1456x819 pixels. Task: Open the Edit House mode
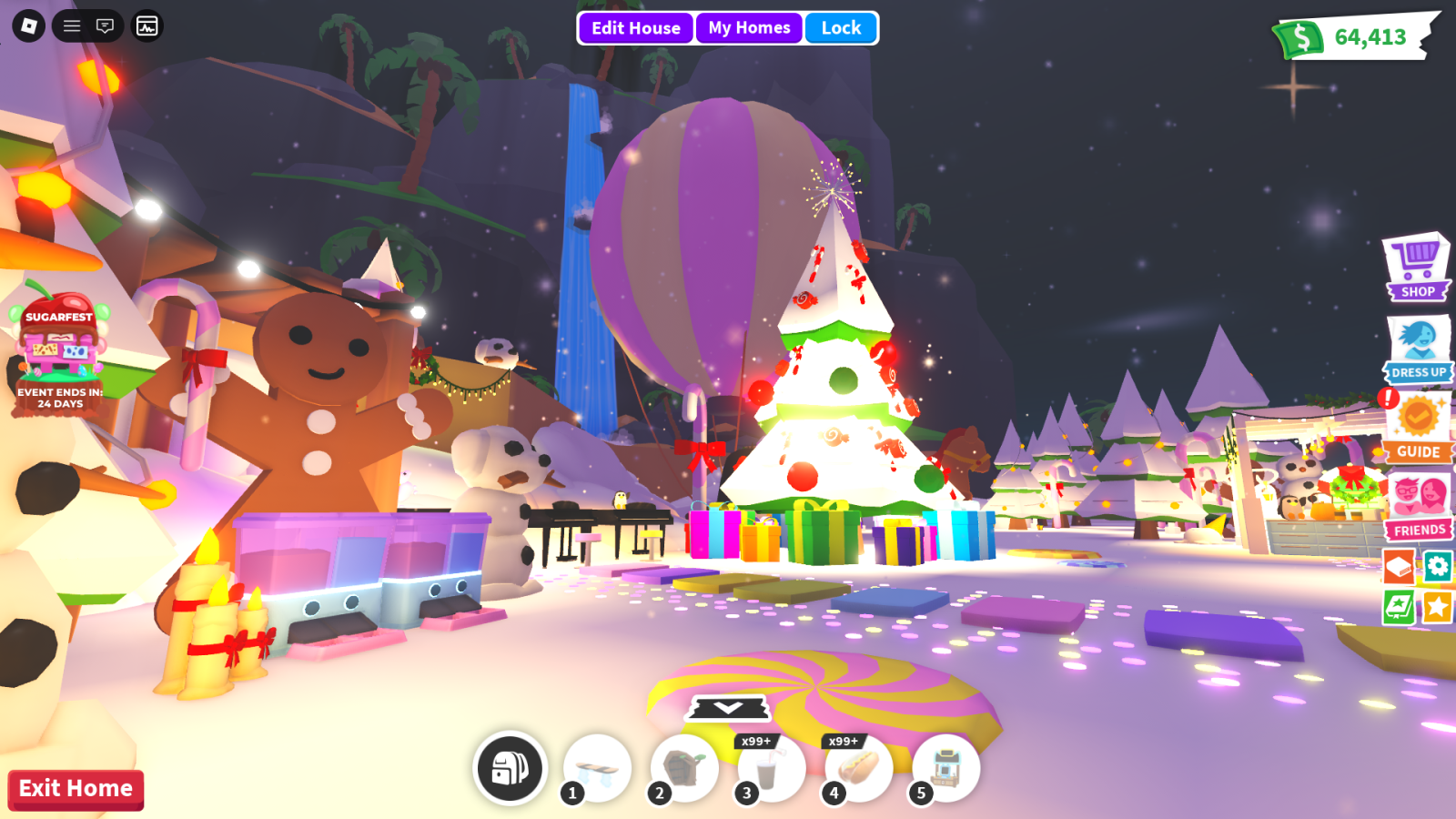(635, 28)
